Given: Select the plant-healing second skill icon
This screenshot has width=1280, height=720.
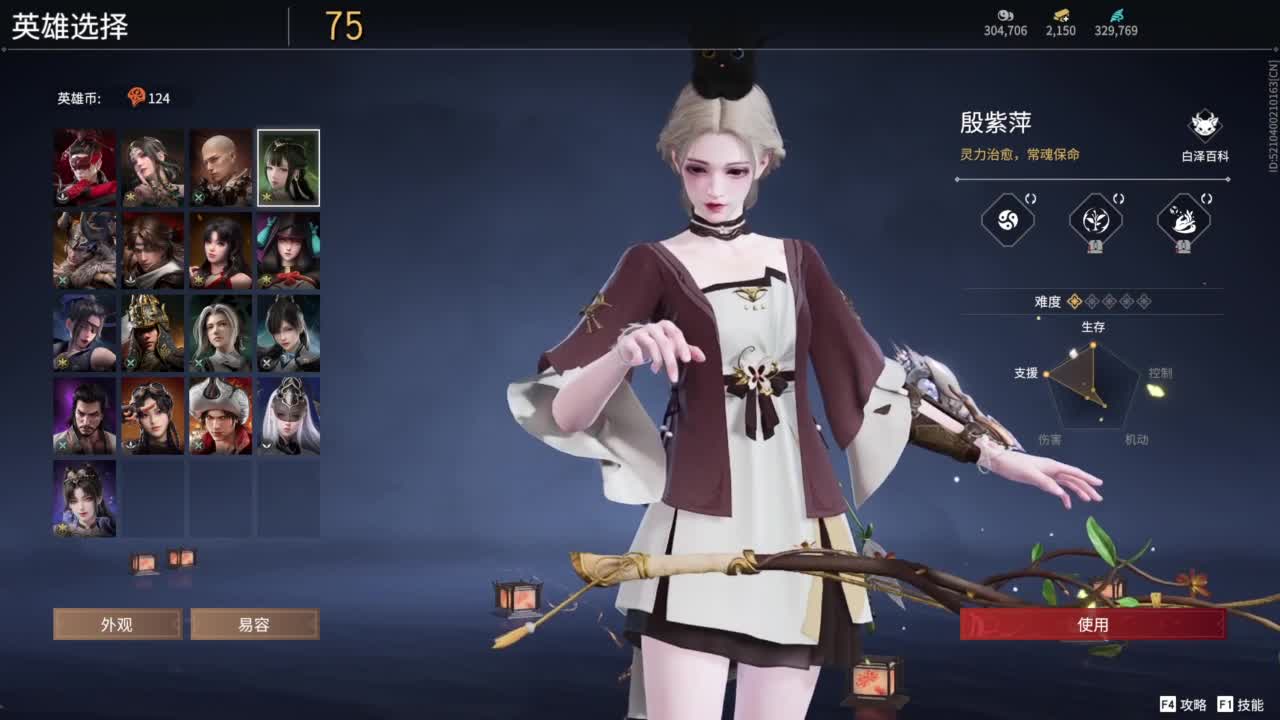Looking at the screenshot, I should click(1095, 218).
